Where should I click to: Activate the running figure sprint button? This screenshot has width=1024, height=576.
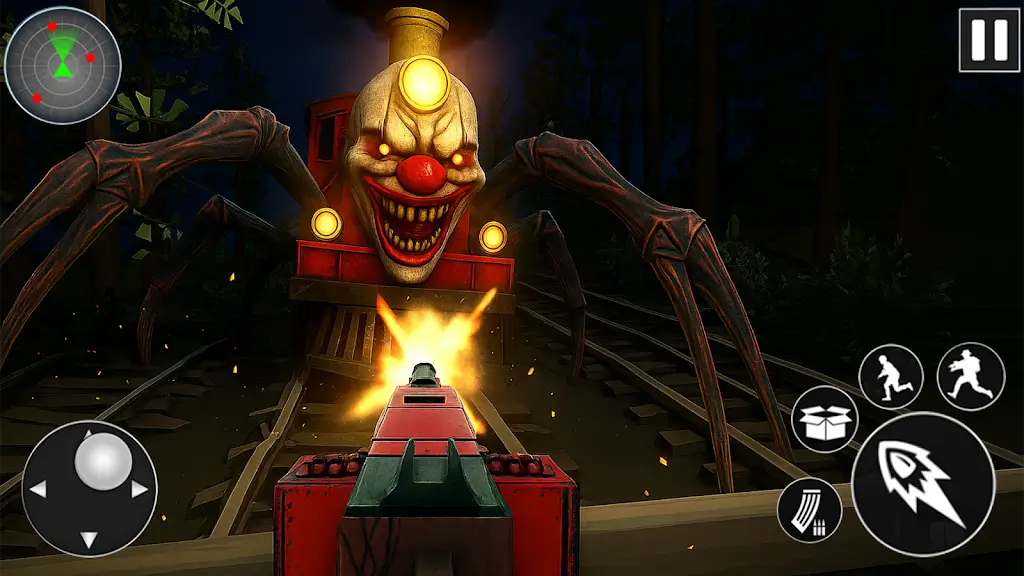click(891, 377)
